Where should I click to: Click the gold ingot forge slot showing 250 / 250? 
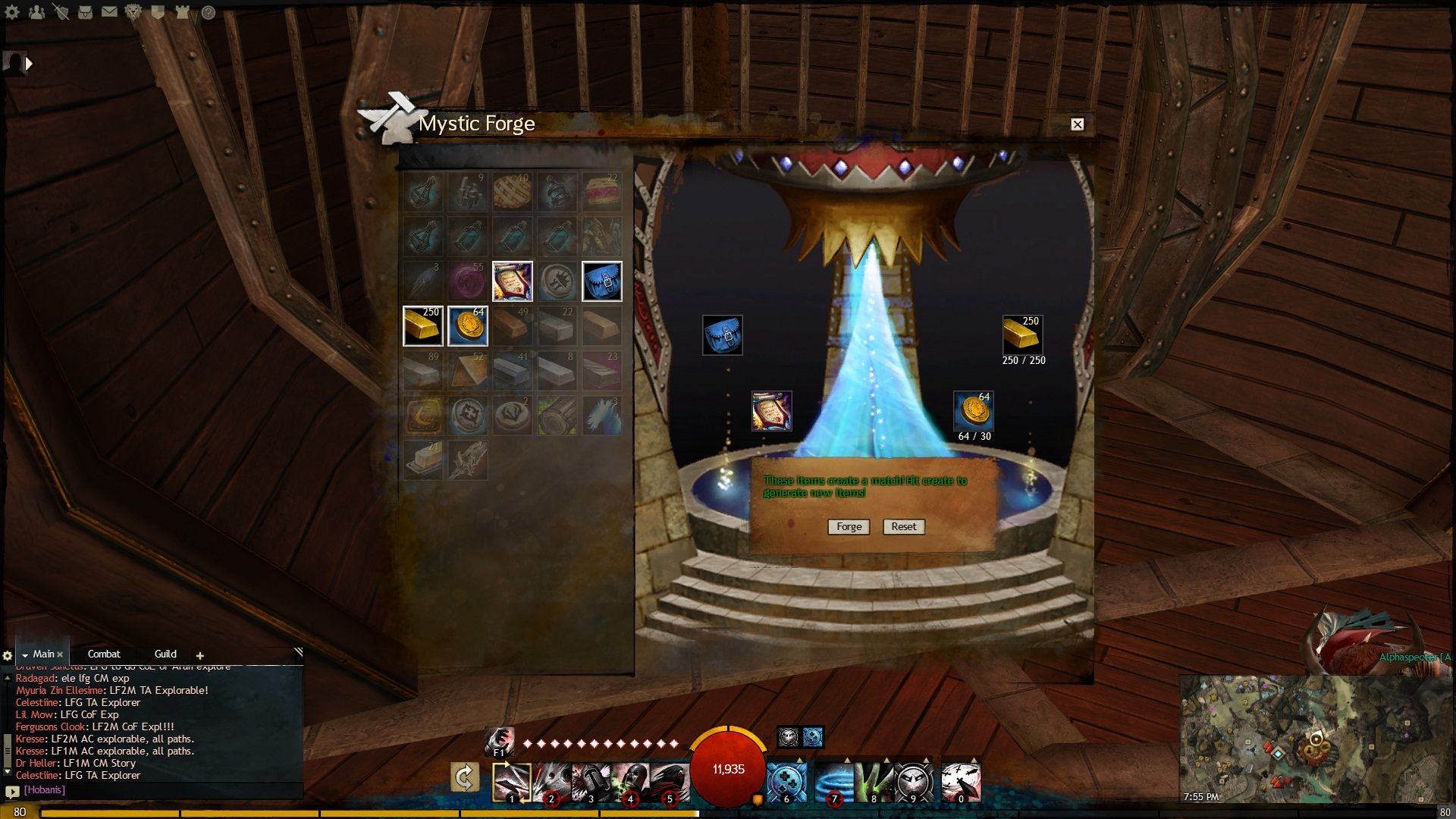coord(1022,335)
